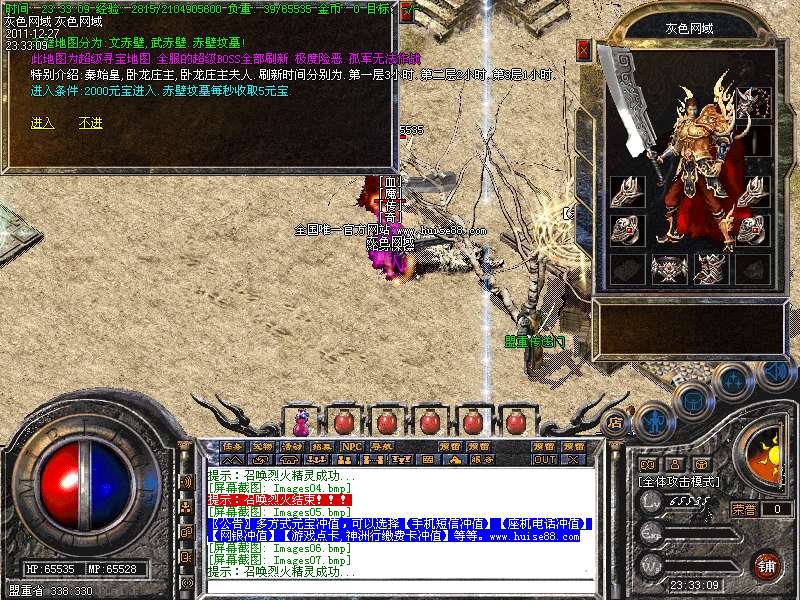Choose the 进入 dialogue option
This screenshot has width=800, height=600.
(x=42, y=123)
